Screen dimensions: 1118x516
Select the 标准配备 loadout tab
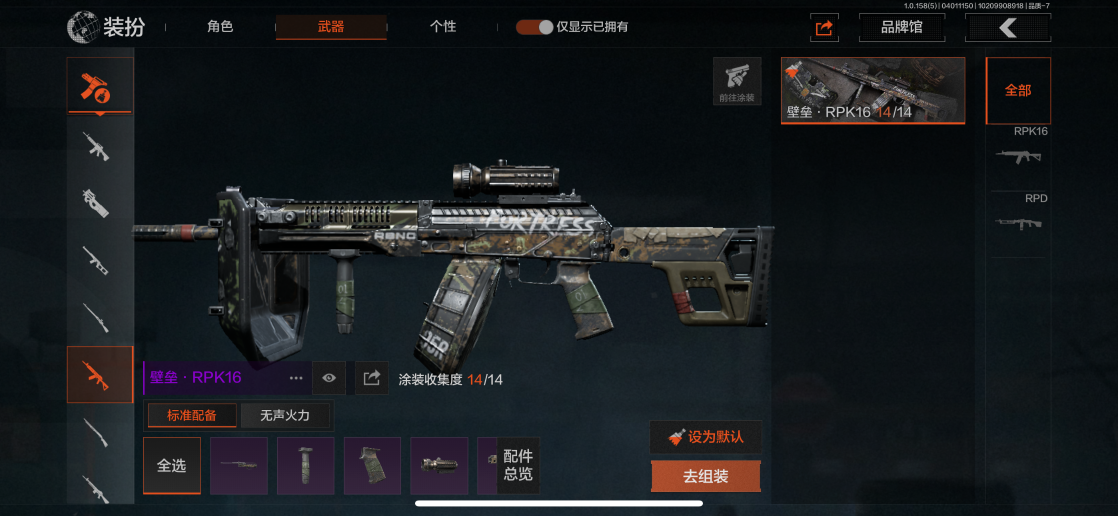(191, 415)
